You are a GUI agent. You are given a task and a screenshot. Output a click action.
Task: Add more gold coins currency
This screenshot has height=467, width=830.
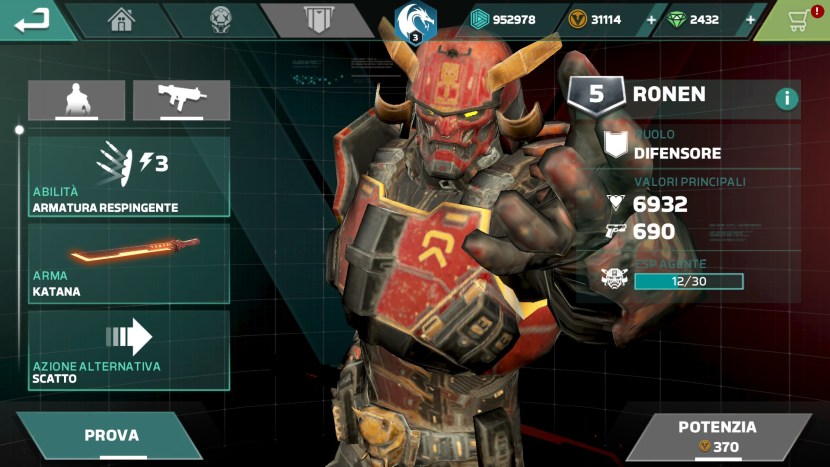coord(652,20)
